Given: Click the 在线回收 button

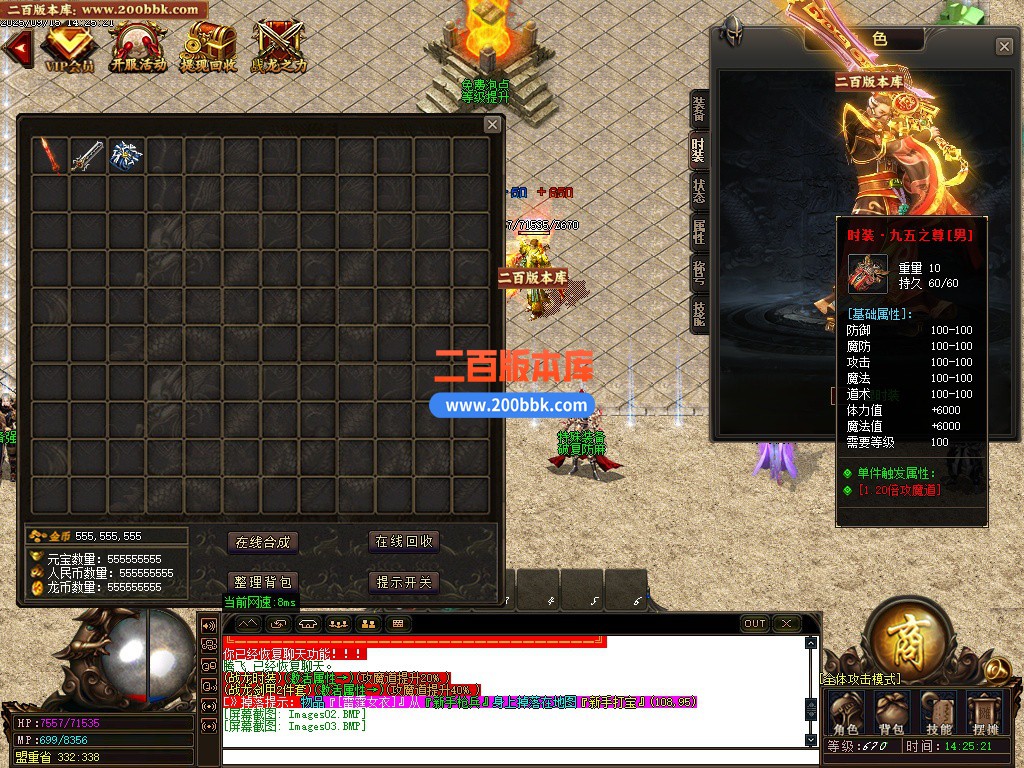Looking at the screenshot, I should click(404, 542).
